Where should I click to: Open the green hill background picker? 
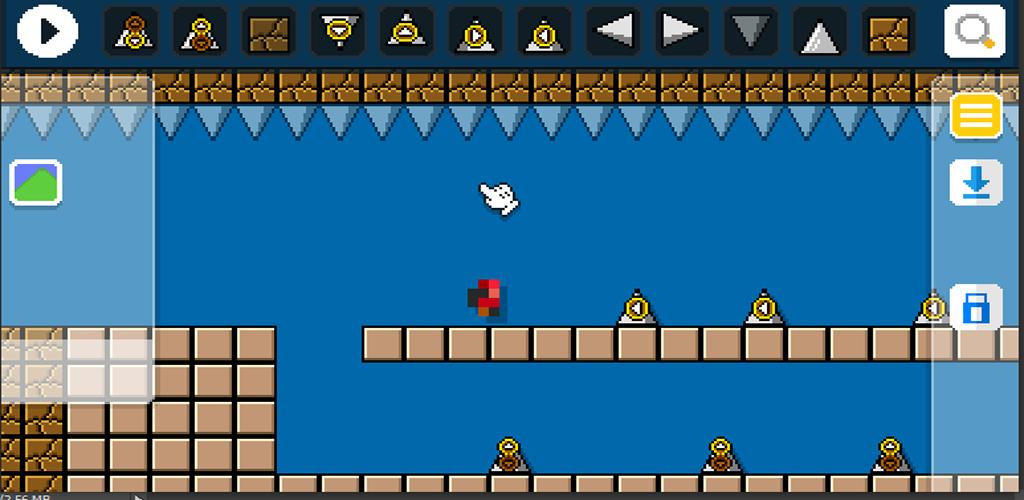pos(36,183)
